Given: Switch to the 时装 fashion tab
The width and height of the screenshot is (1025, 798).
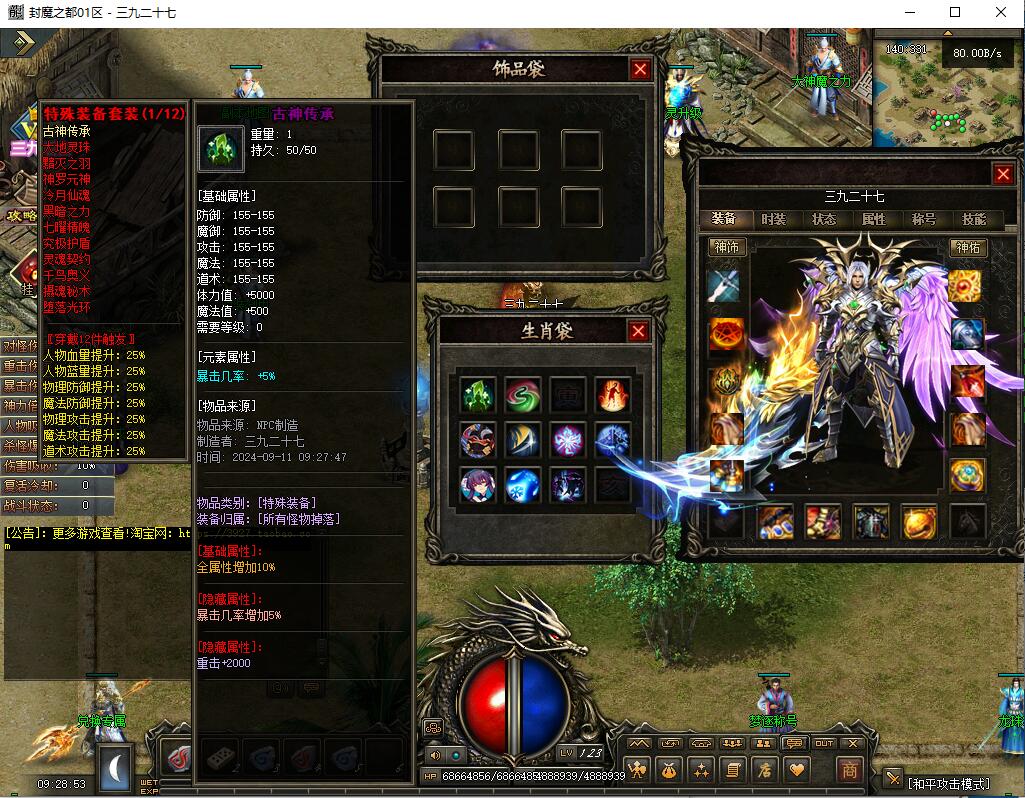Looking at the screenshot, I should coord(774,219).
